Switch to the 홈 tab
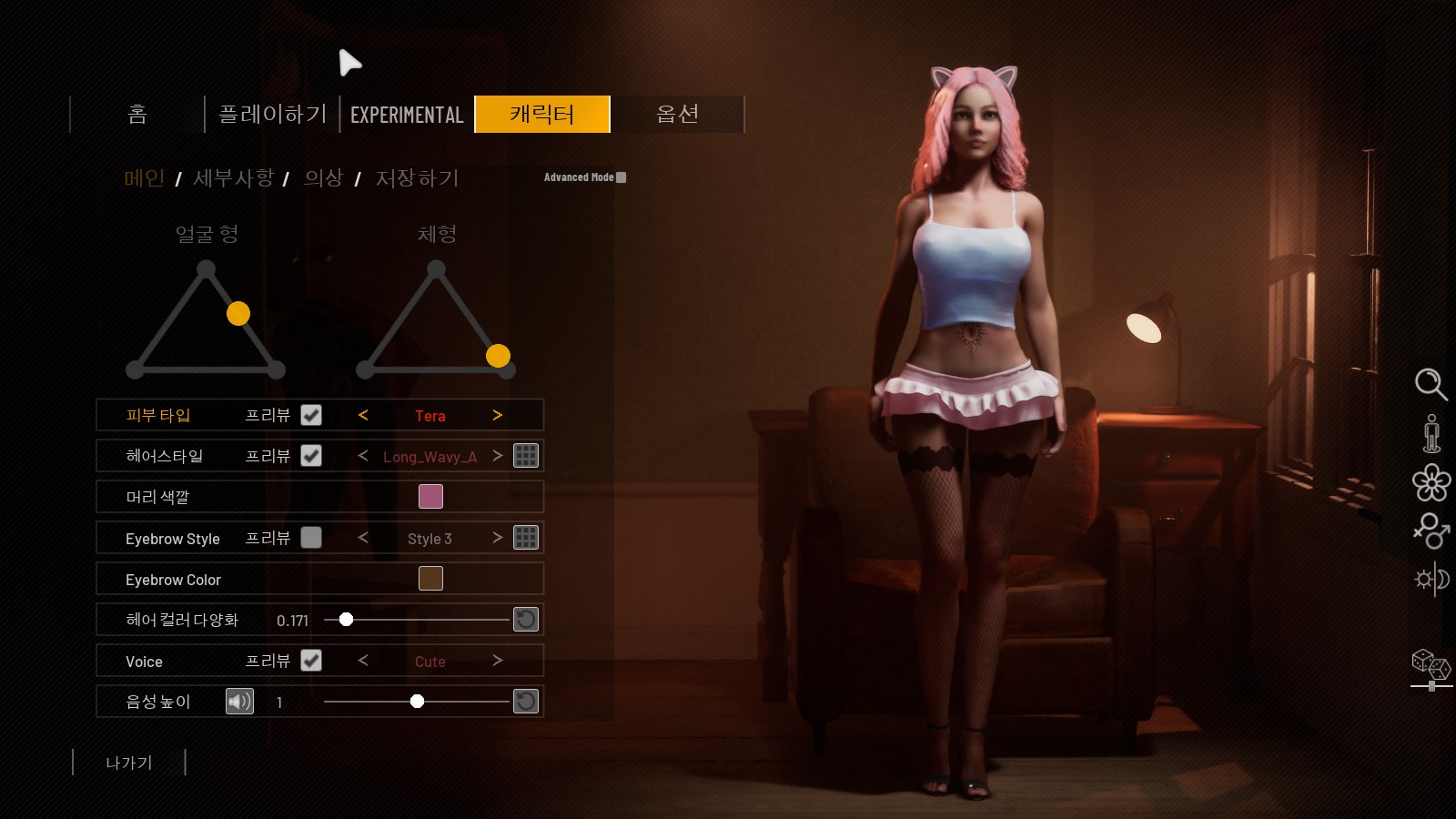The height and width of the screenshot is (819, 1456). click(137, 115)
